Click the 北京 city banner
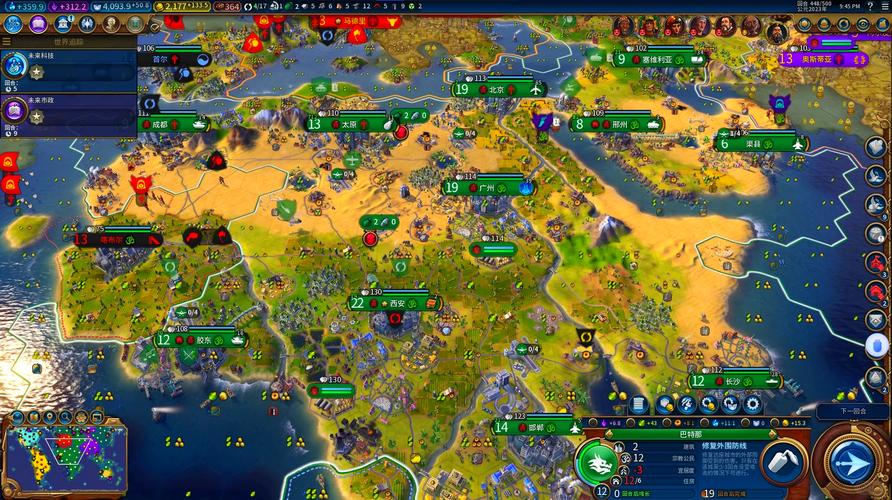Screen dimensions: 892x500 (497, 89)
